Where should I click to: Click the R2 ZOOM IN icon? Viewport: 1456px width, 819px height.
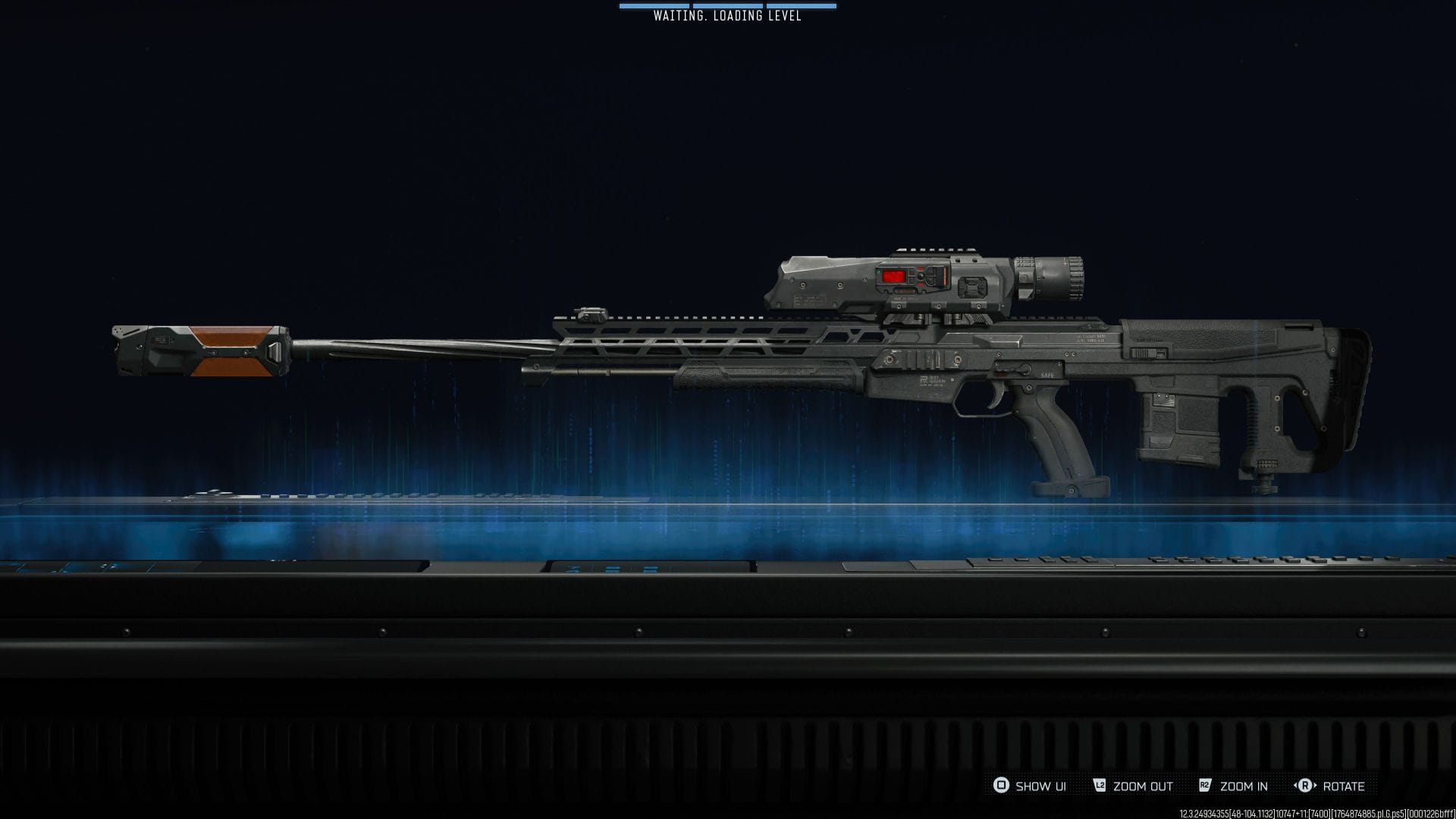coord(1206,786)
